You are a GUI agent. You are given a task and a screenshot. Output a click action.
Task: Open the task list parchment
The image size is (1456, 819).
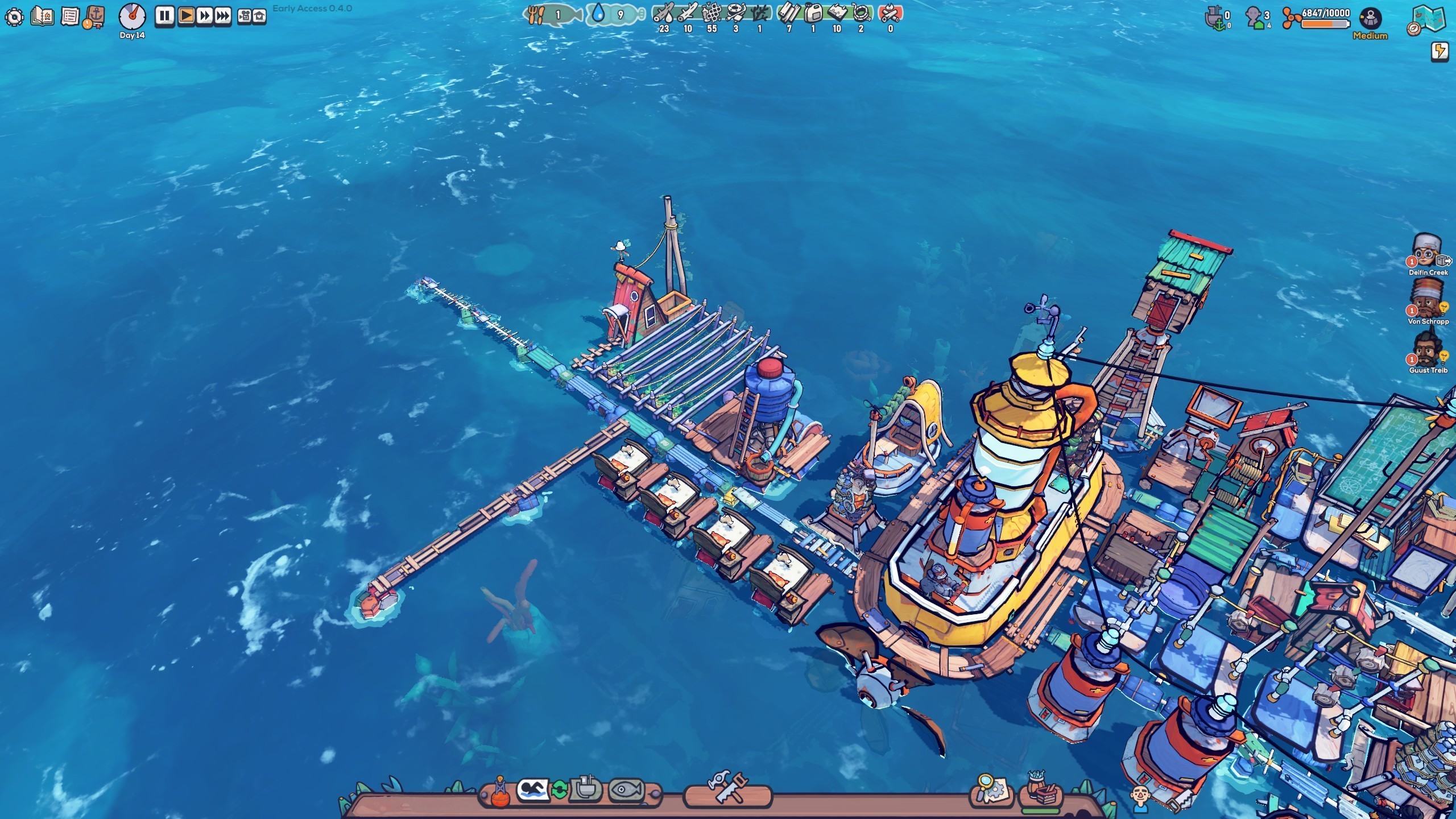click(x=70, y=16)
